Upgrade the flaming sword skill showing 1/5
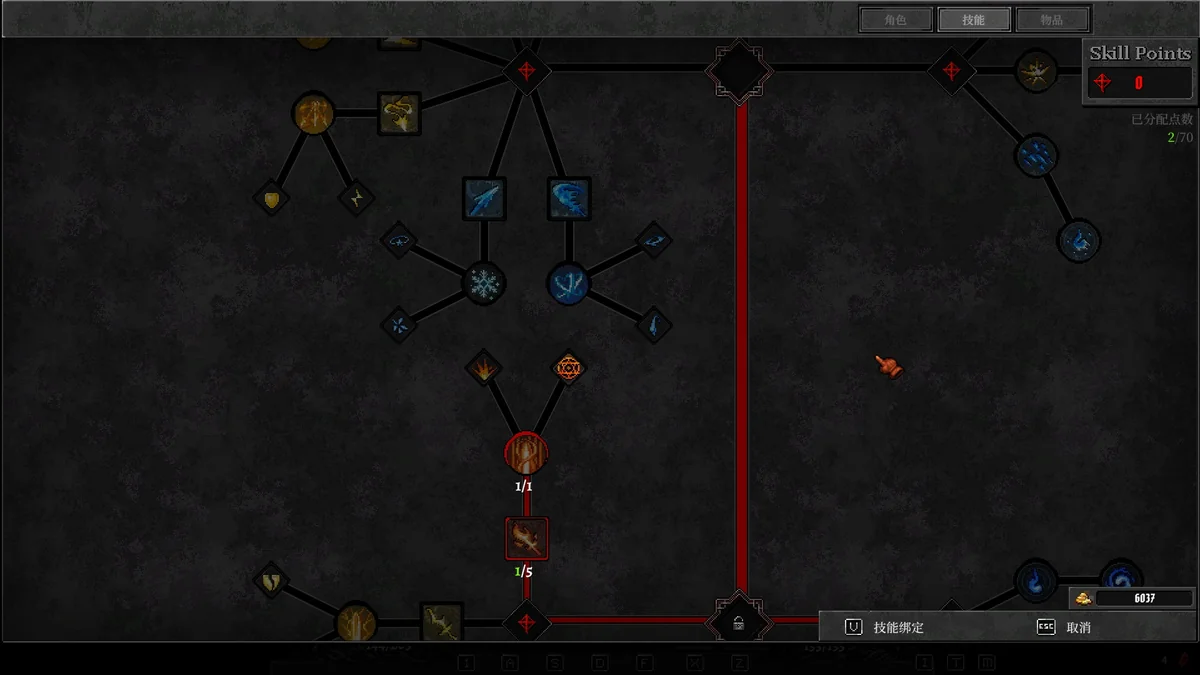Image resolution: width=1200 pixels, height=675 pixels. 527,539
